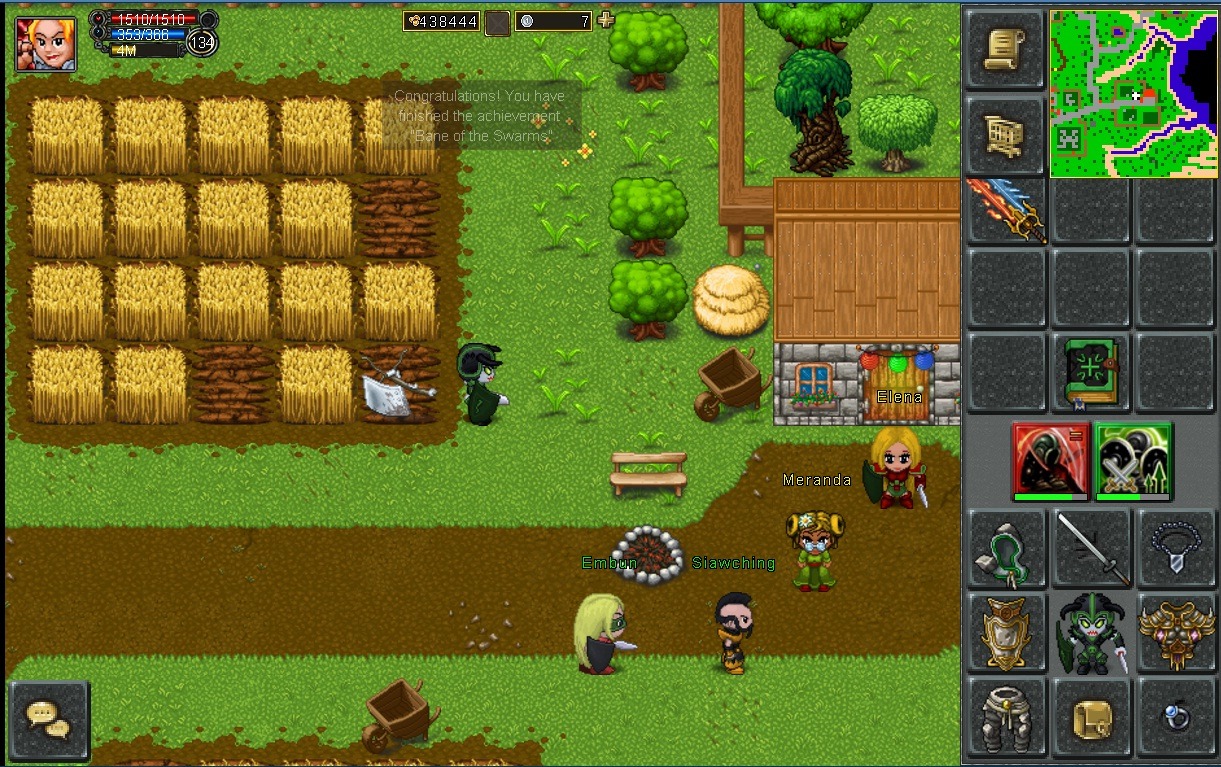The height and width of the screenshot is (767, 1221).
Task: Select the necklace equipment slot
Action: (1175, 548)
